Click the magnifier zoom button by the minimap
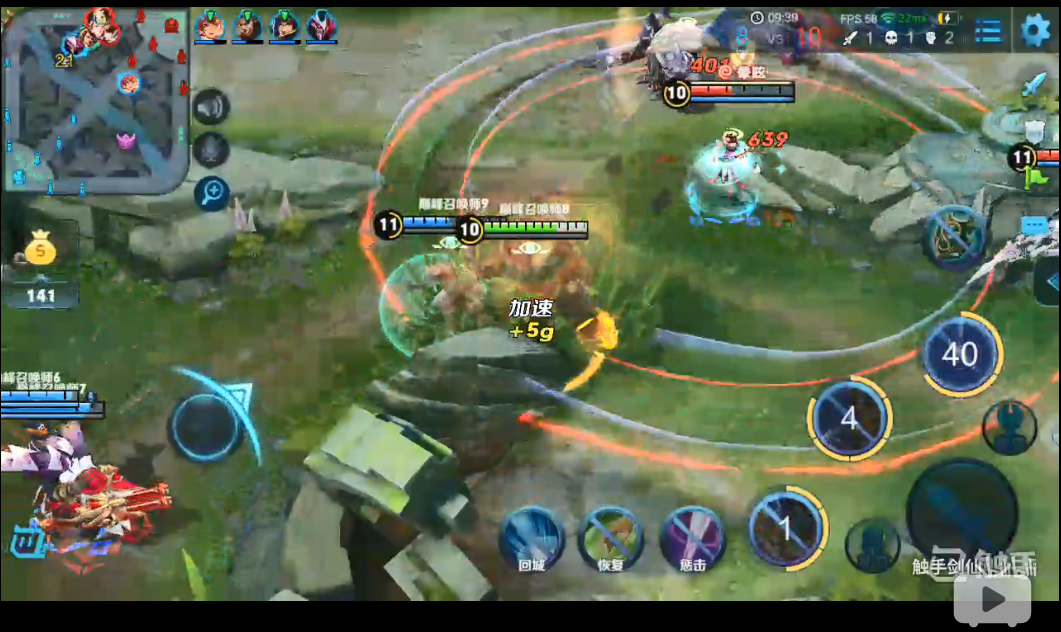The height and width of the screenshot is (632, 1061). 211,192
